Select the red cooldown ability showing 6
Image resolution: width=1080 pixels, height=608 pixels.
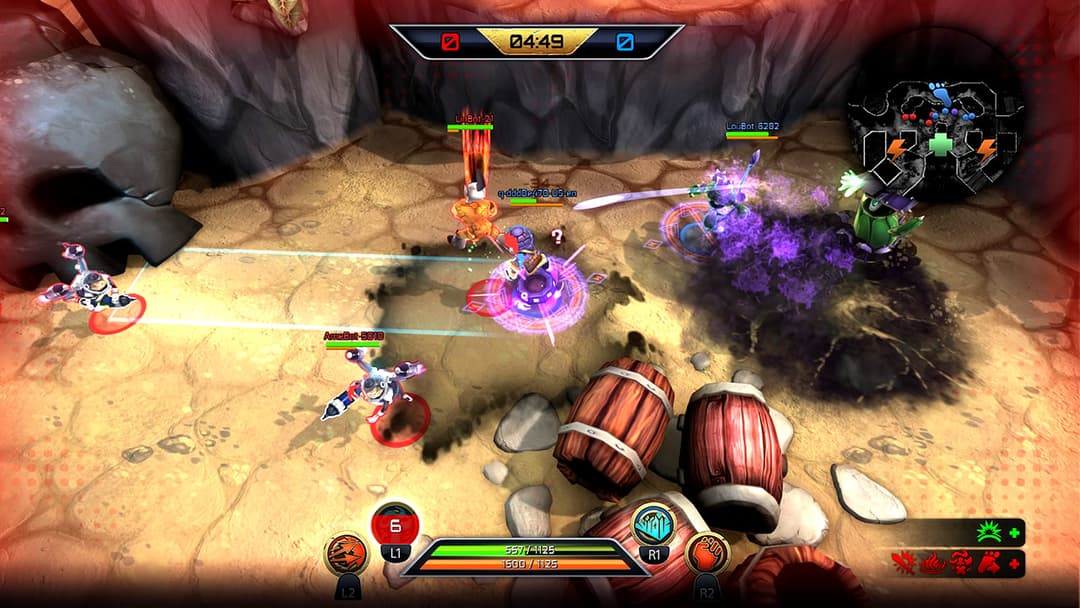click(x=394, y=523)
